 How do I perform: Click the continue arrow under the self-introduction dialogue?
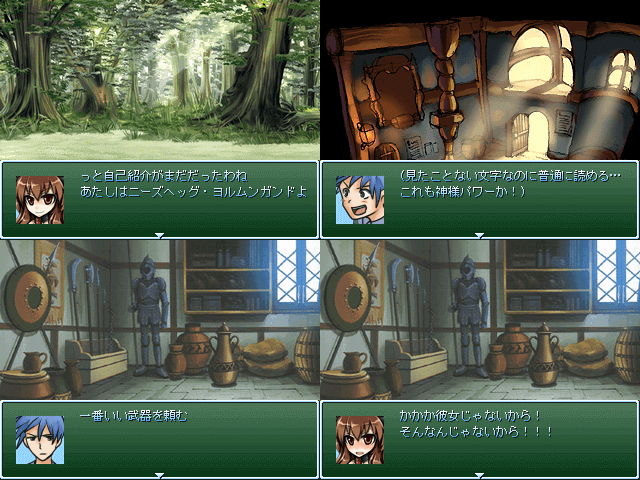(x=159, y=236)
